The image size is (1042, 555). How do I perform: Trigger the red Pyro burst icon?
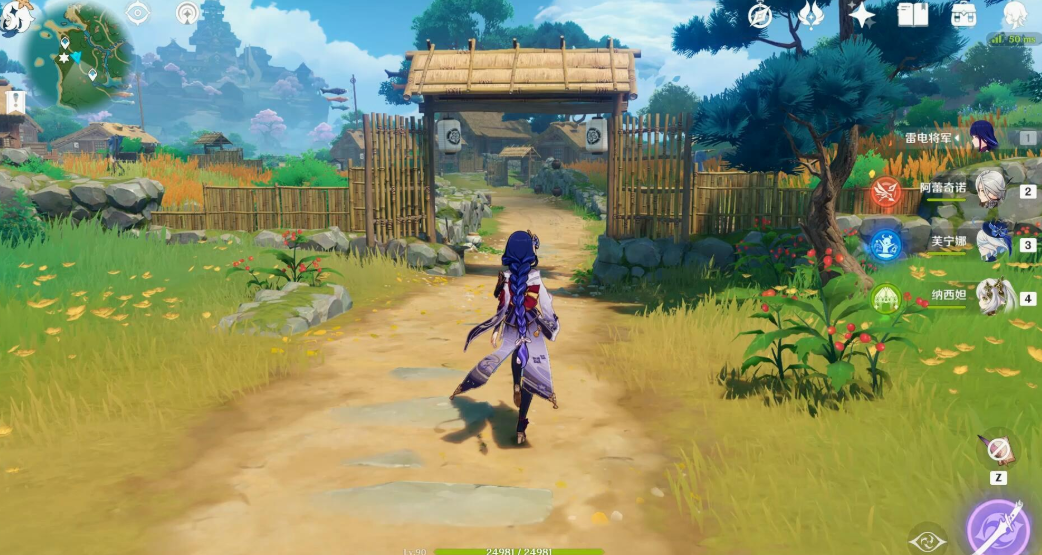click(886, 191)
